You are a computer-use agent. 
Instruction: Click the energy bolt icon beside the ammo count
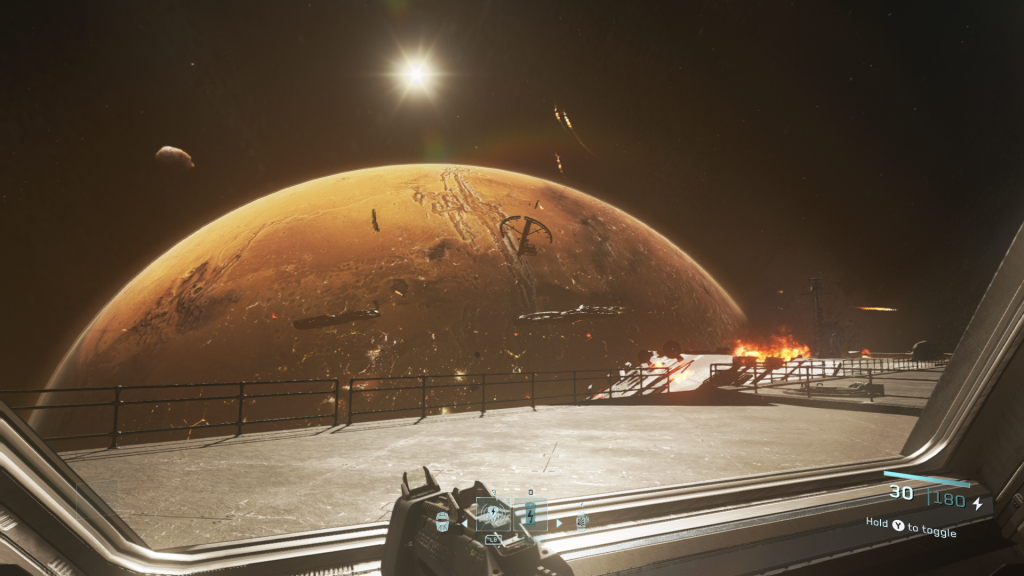[x=978, y=503]
